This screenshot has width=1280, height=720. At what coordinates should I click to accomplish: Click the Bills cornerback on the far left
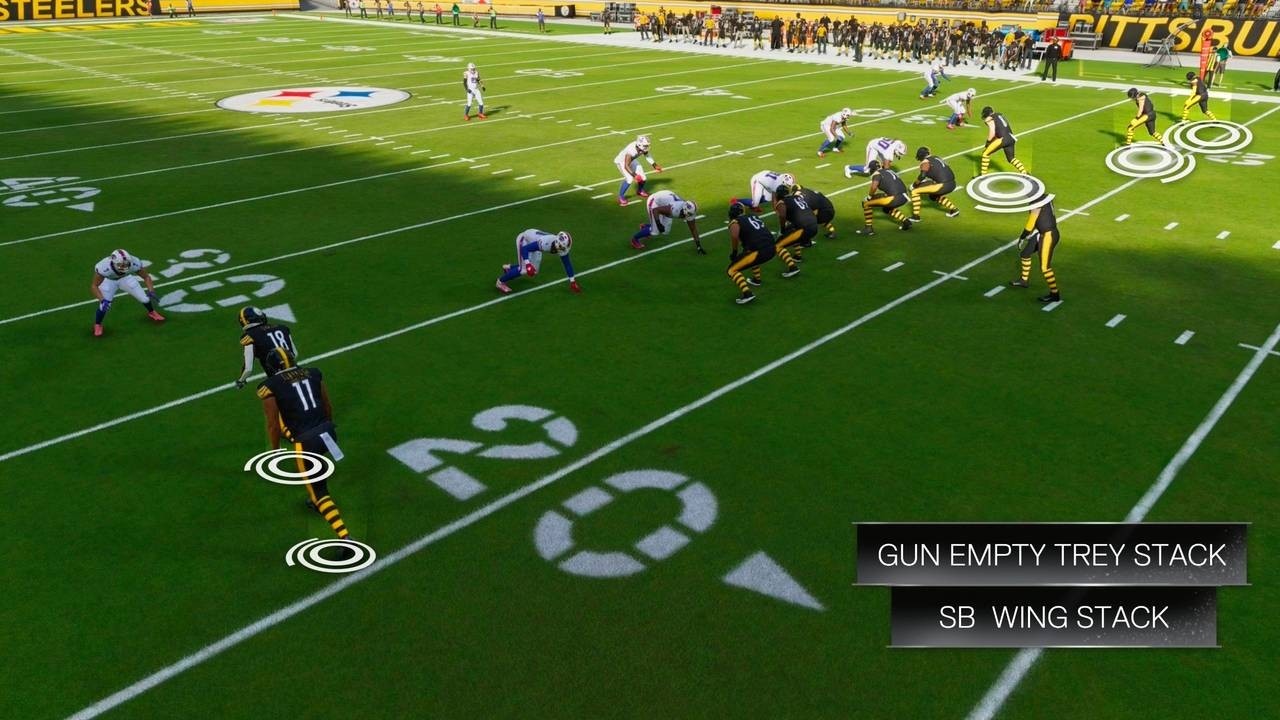125,275
